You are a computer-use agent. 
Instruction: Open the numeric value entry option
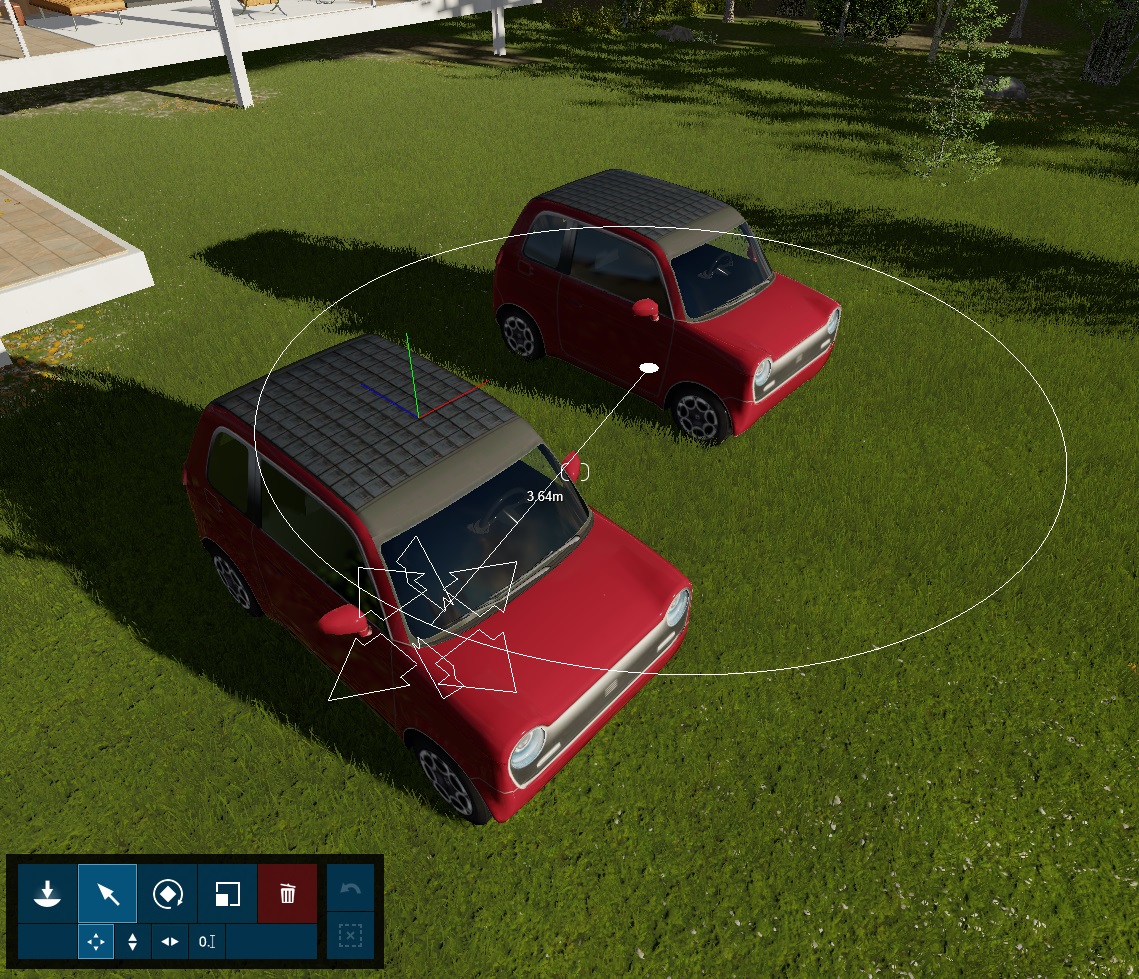click(x=207, y=941)
